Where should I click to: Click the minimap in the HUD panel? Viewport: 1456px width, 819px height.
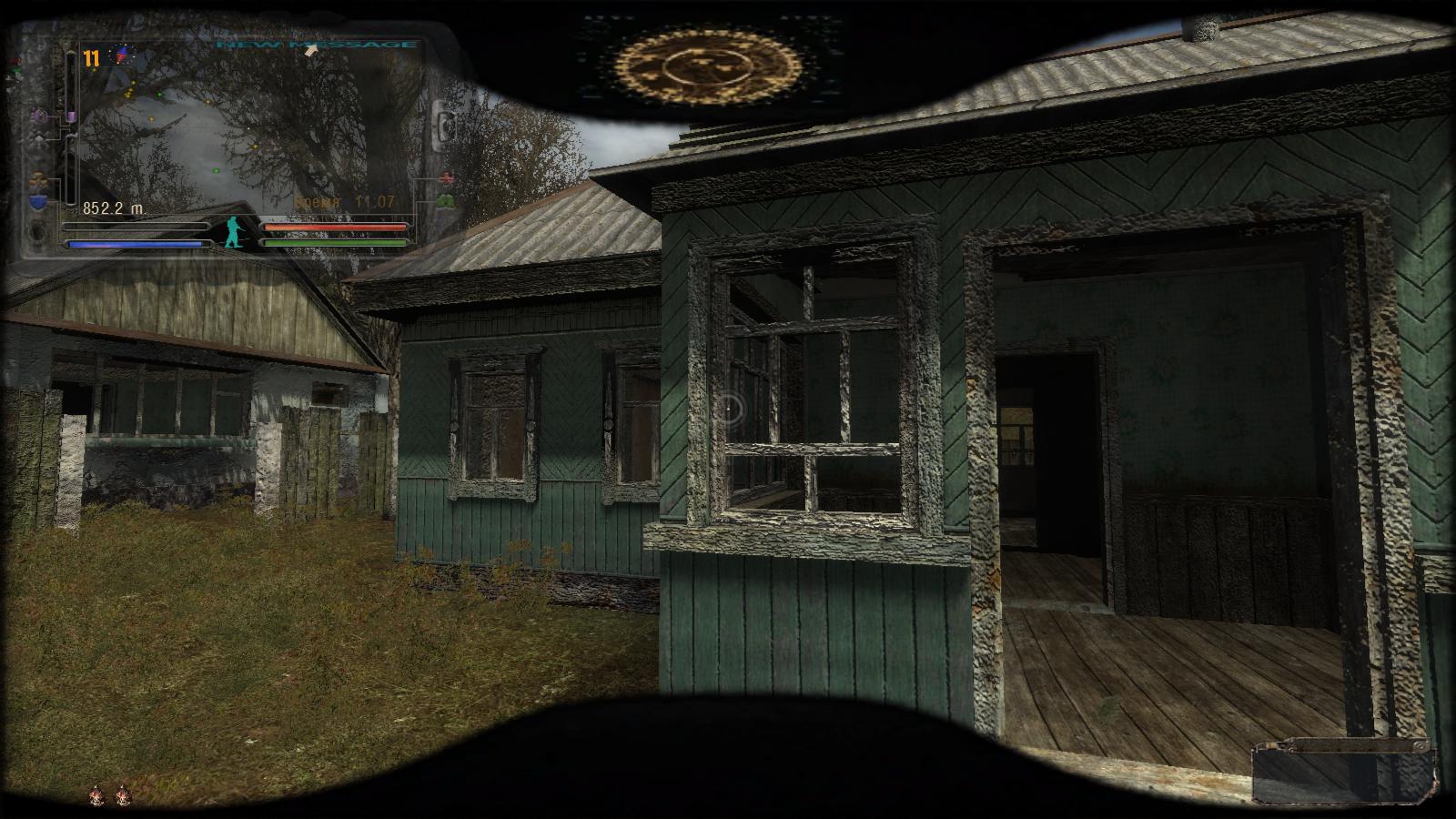(x=246, y=127)
